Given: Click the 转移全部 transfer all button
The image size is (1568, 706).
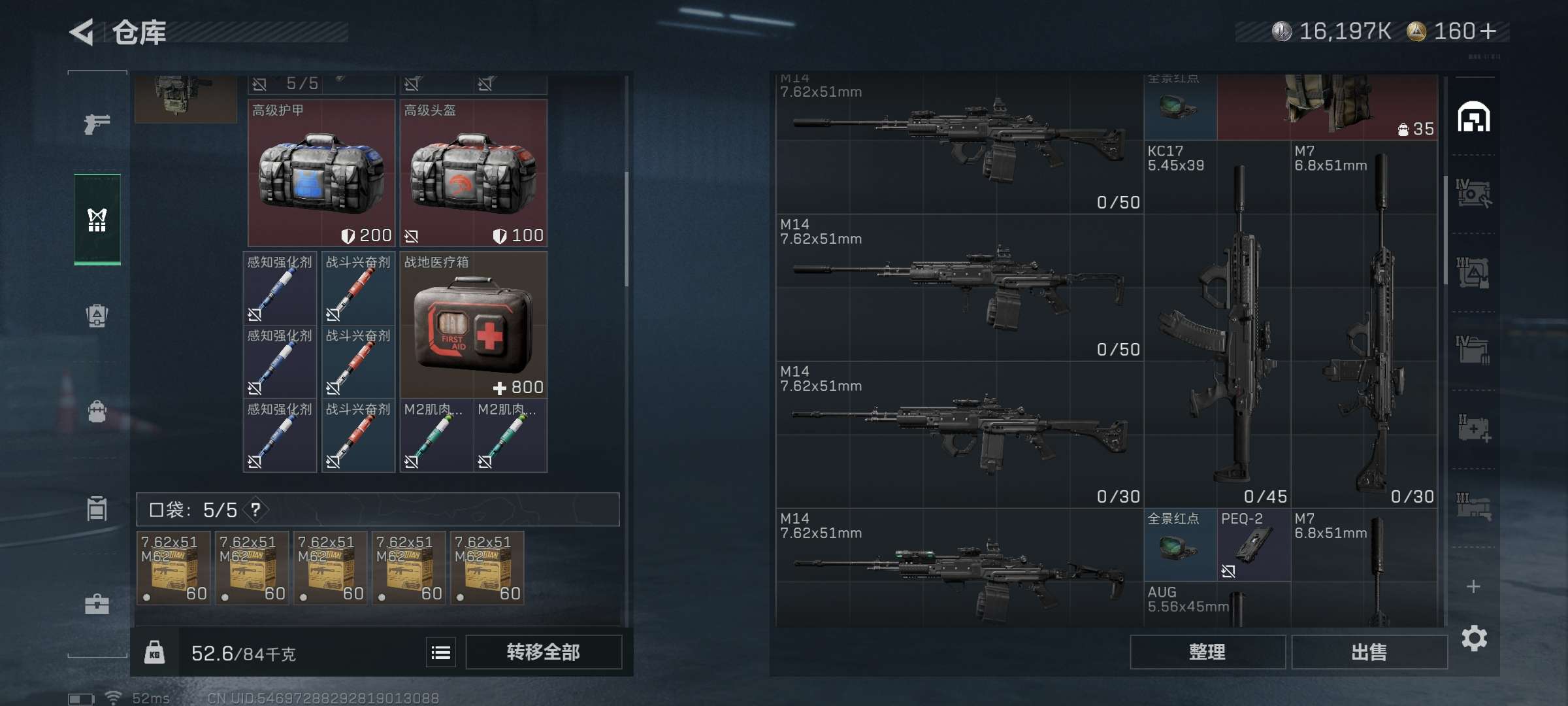Looking at the screenshot, I should pyautogui.click(x=543, y=652).
